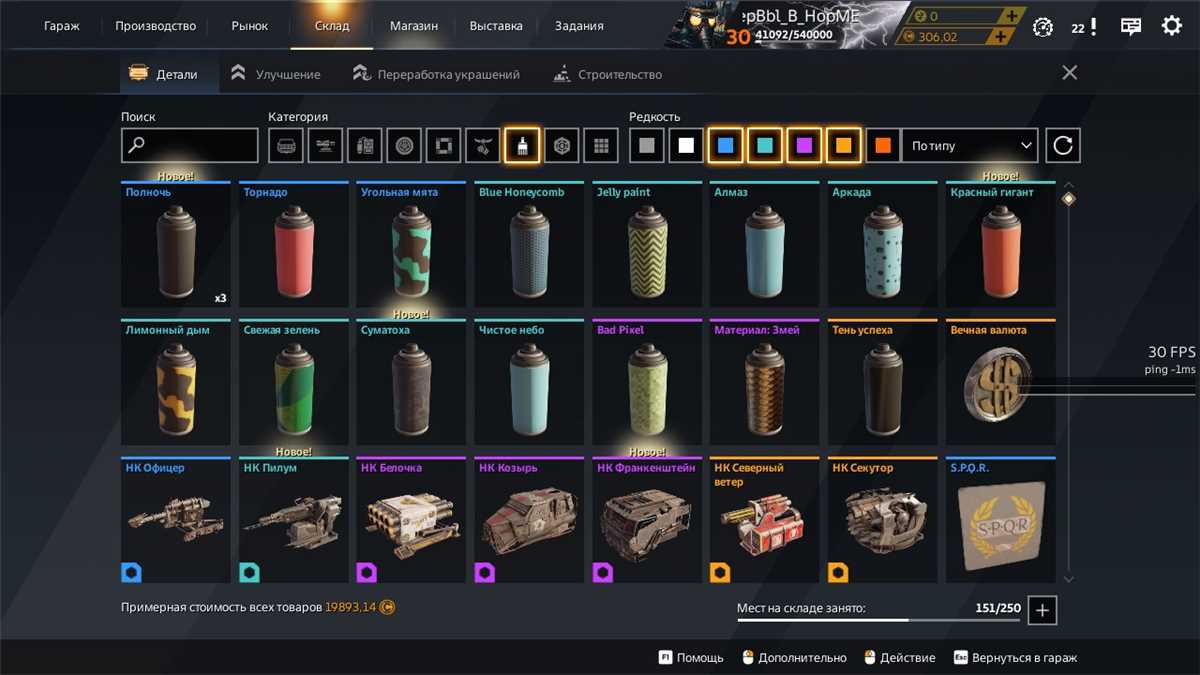Toggle the white rarity filter
The width and height of the screenshot is (1200, 675).
coord(686,146)
